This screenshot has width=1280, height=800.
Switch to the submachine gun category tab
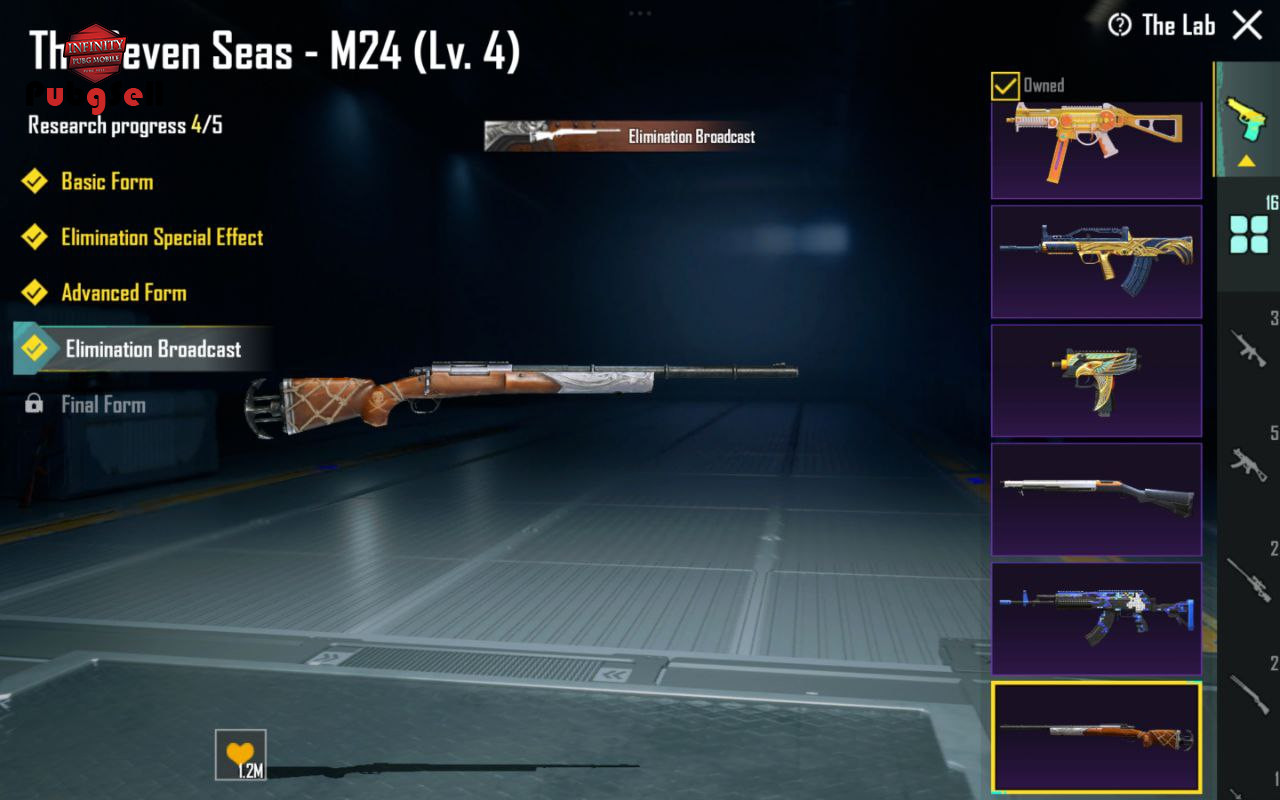(1249, 462)
